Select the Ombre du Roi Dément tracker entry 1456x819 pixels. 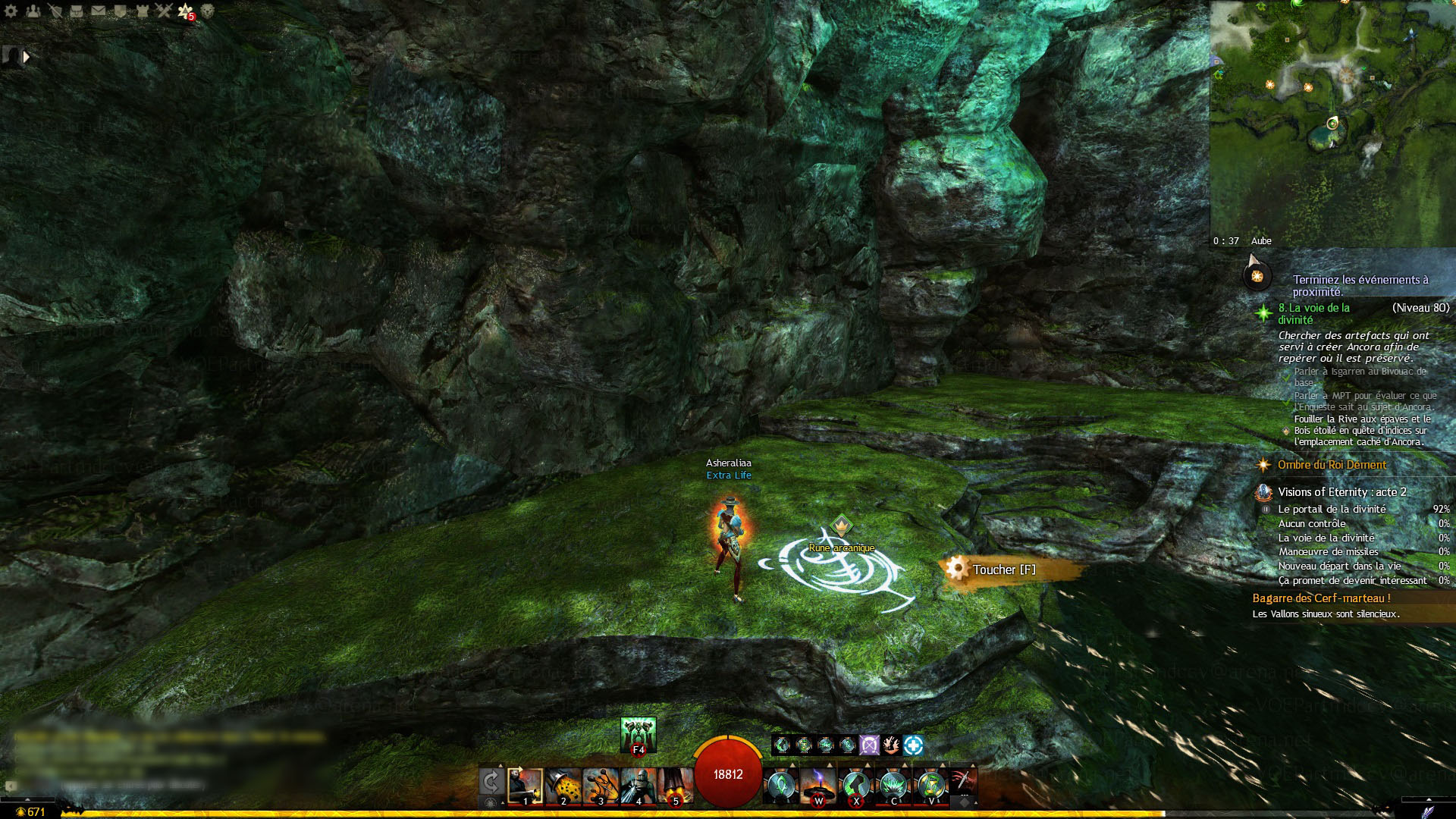[x=1332, y=465]
